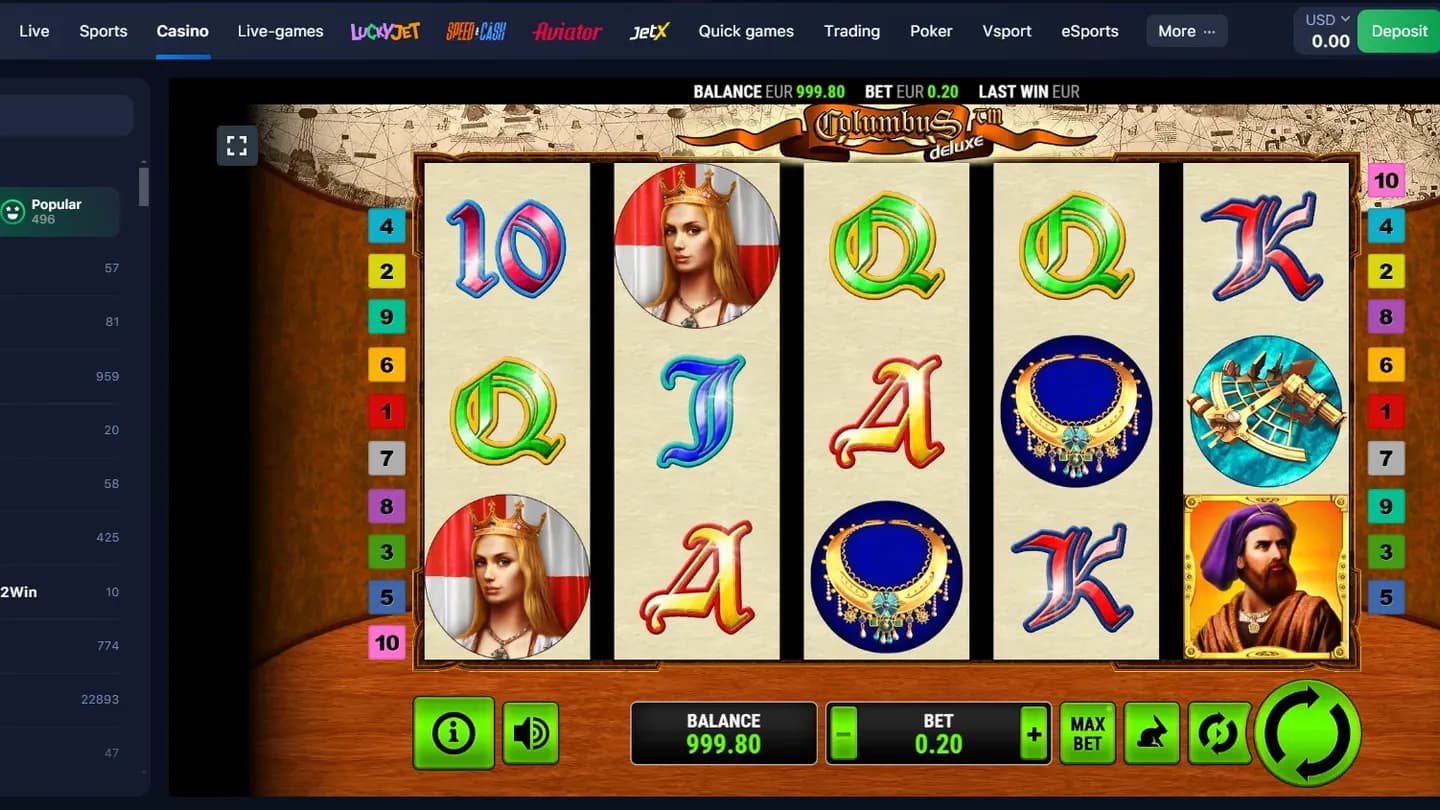1440x810 pixels.
Task: Select the Popular smiley icon in sidebar
Action: click(14, 211)
